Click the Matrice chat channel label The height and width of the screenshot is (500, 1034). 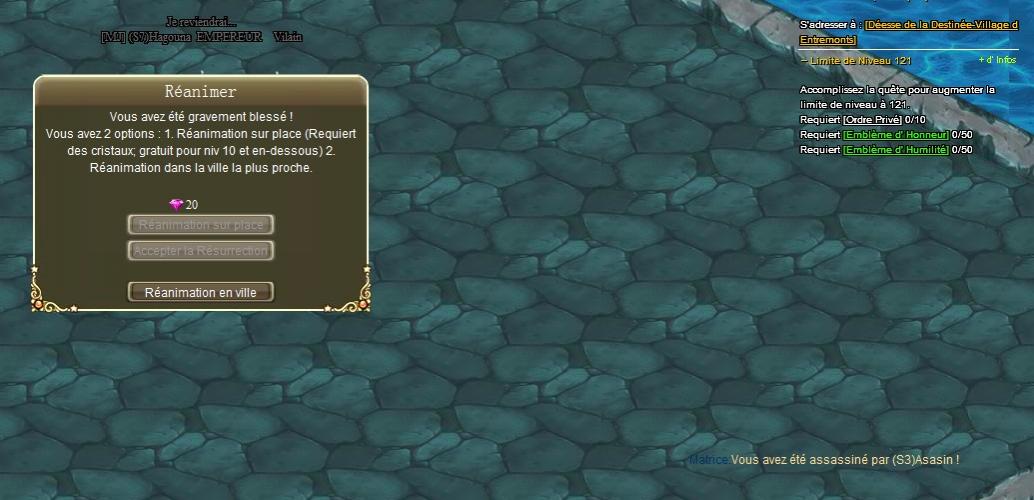(708, 460)
